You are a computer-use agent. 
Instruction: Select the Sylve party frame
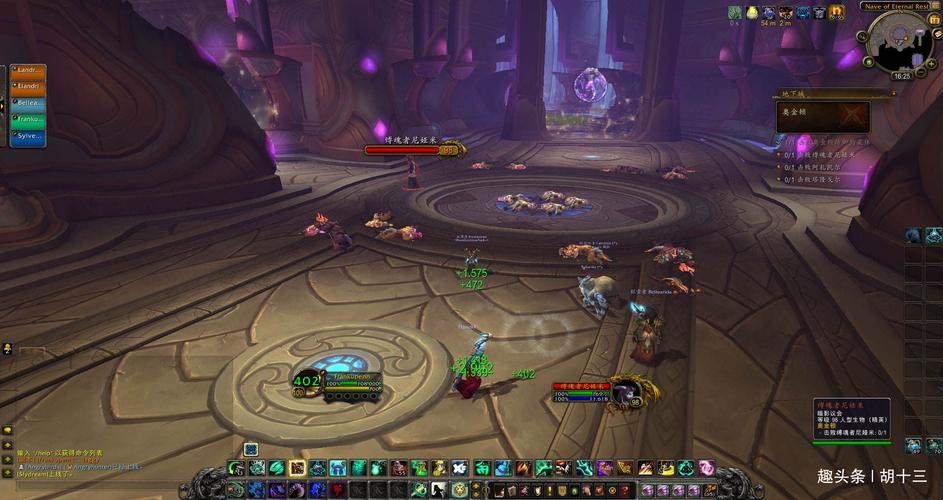click(x=28, y=136)
